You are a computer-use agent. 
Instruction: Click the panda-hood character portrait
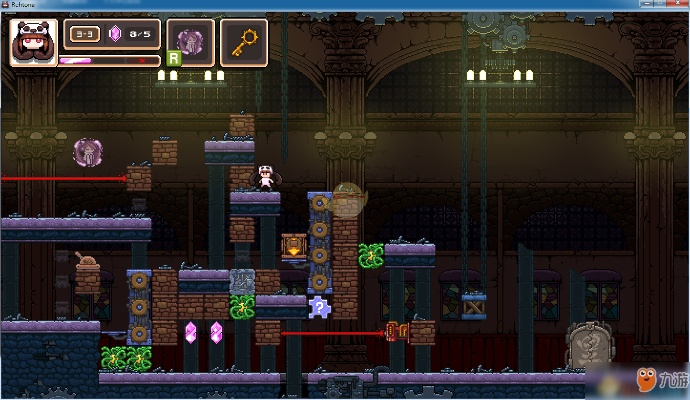point(32,43)
